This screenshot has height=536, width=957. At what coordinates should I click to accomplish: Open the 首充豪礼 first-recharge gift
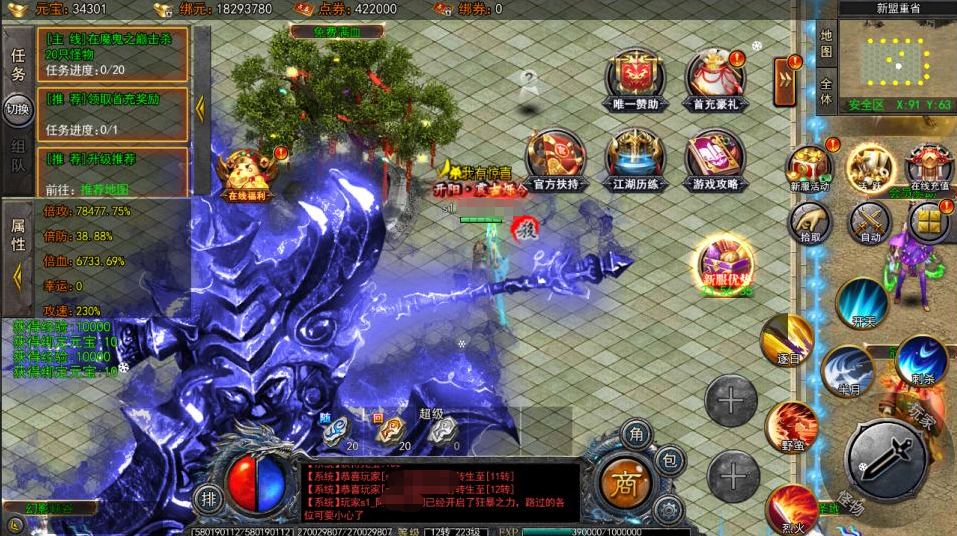715,79
